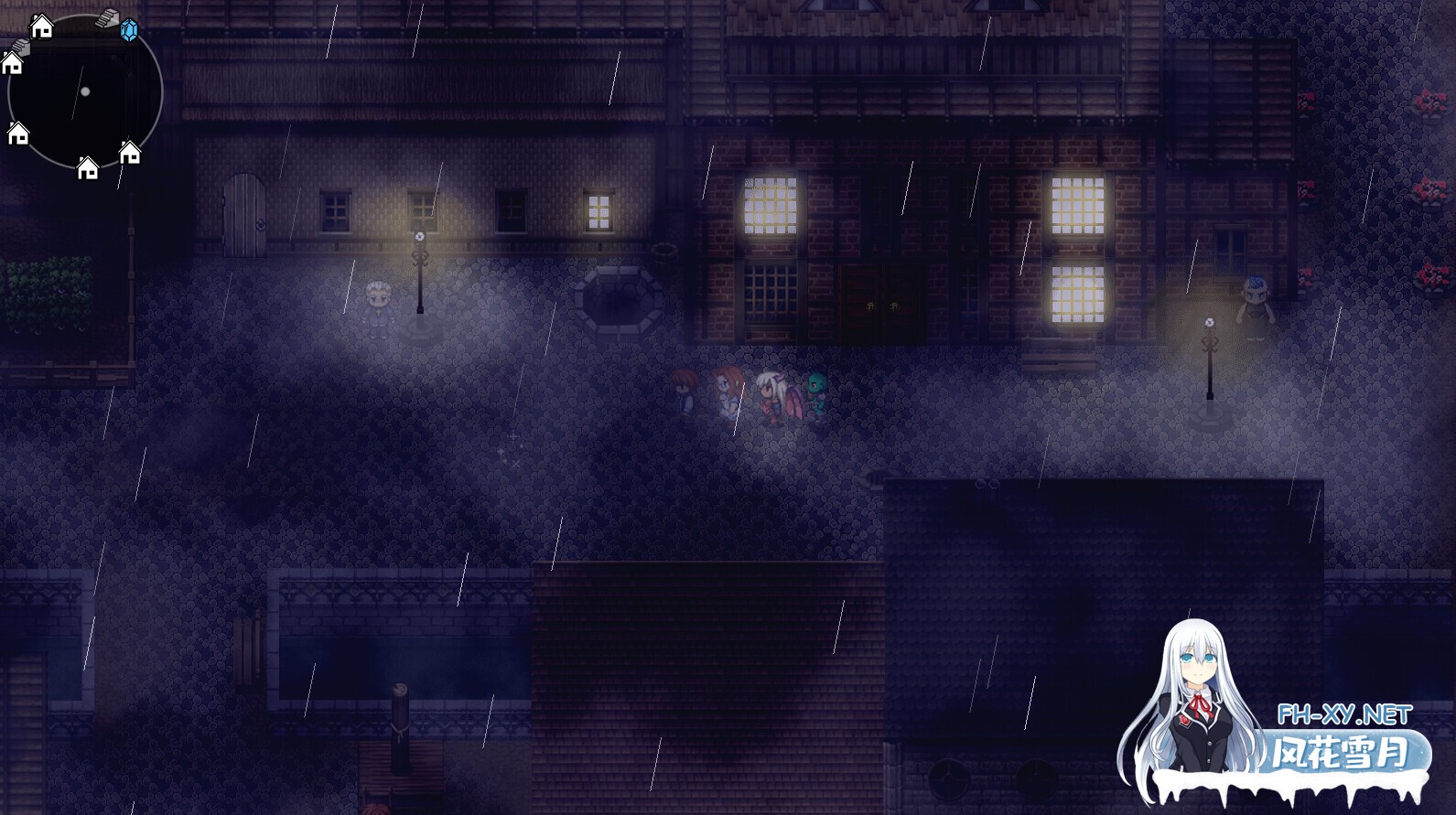Click the house icon on the minimap's left side

click(11, 64)
